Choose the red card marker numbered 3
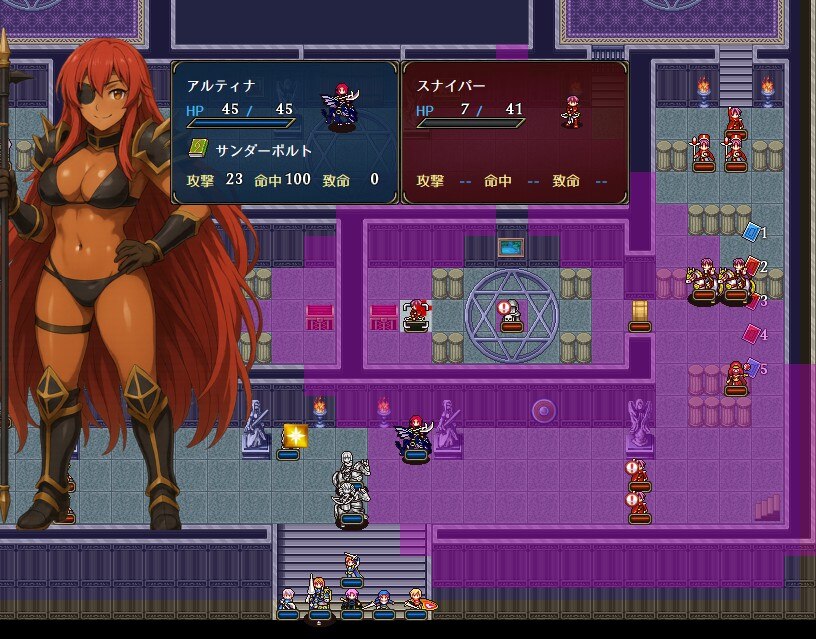 [x=752, y=300]
